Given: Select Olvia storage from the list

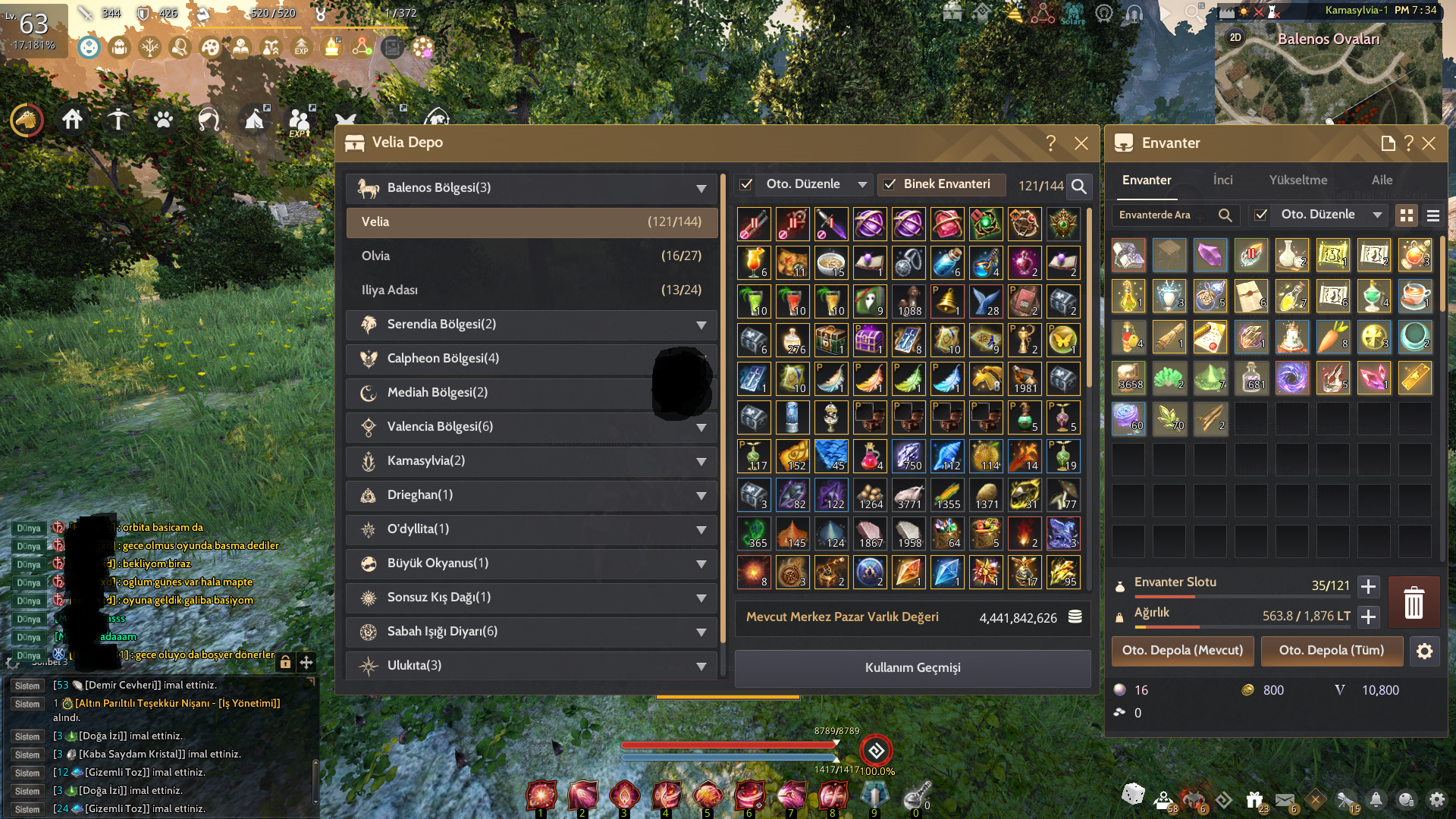Looking at the screenshot, I should pyautogui.click(x=532, y=256).
